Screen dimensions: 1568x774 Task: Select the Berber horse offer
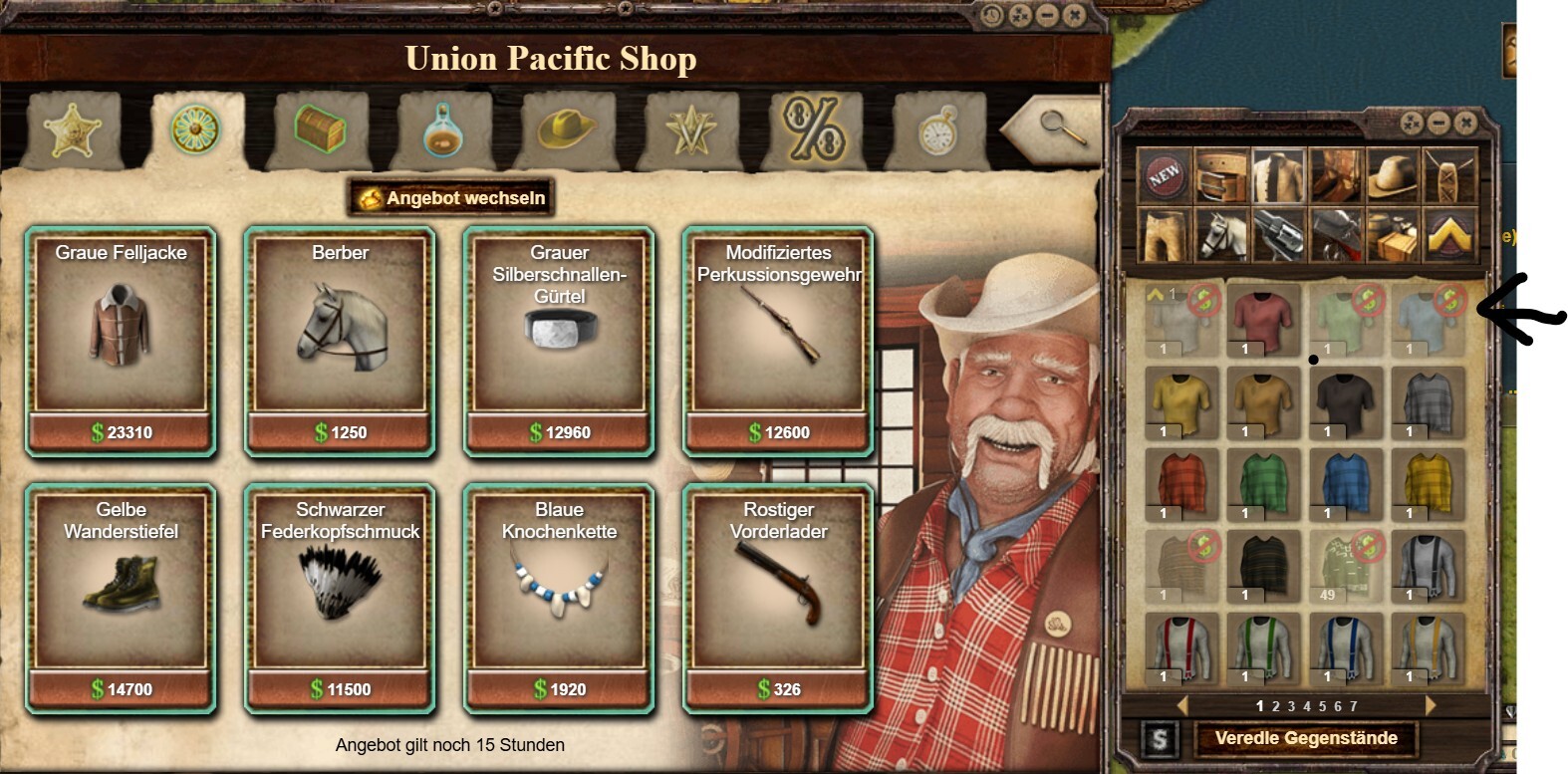tap(340, 340)
